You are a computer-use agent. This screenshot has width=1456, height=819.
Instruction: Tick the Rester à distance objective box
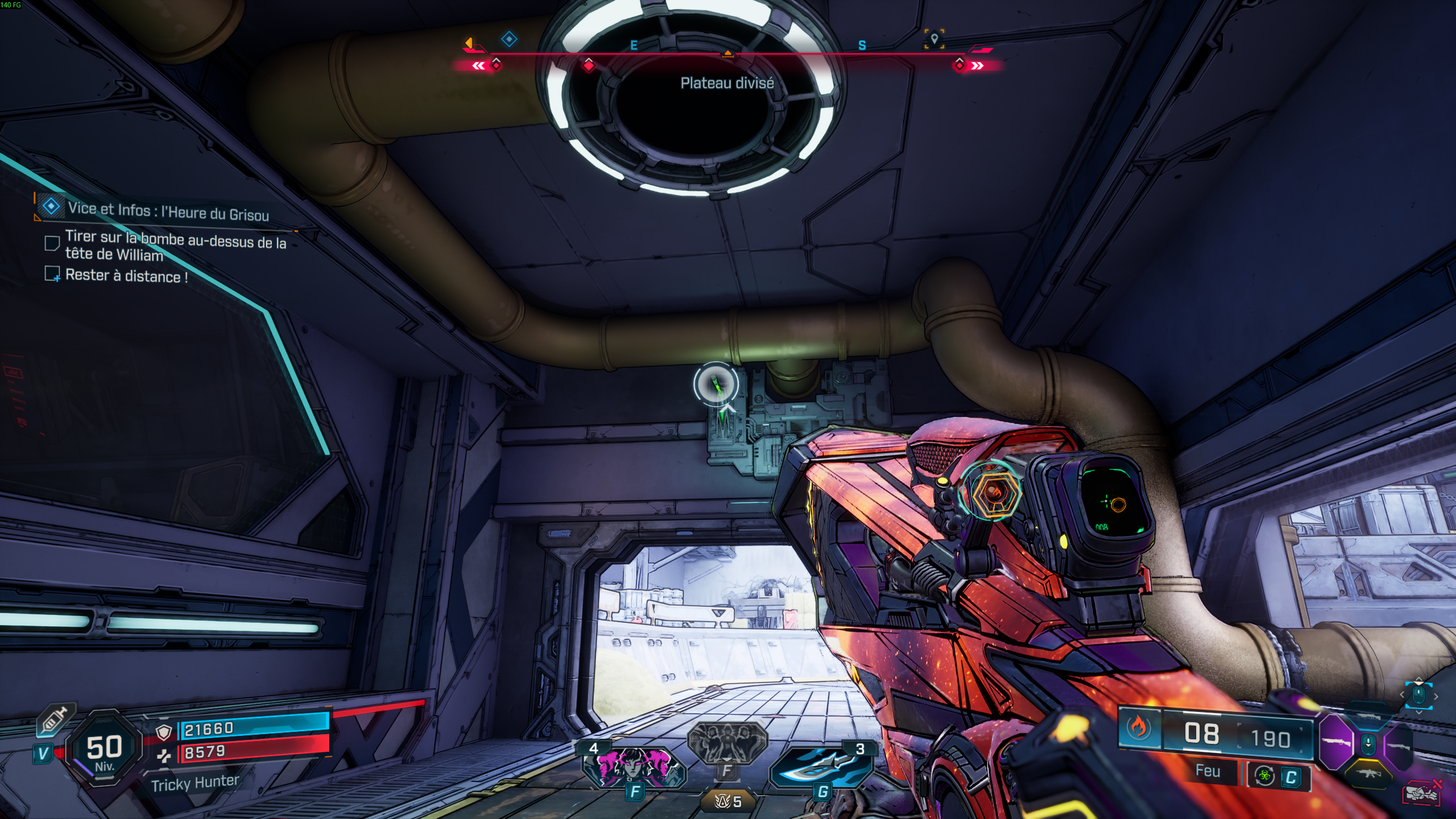click(52, 274)
